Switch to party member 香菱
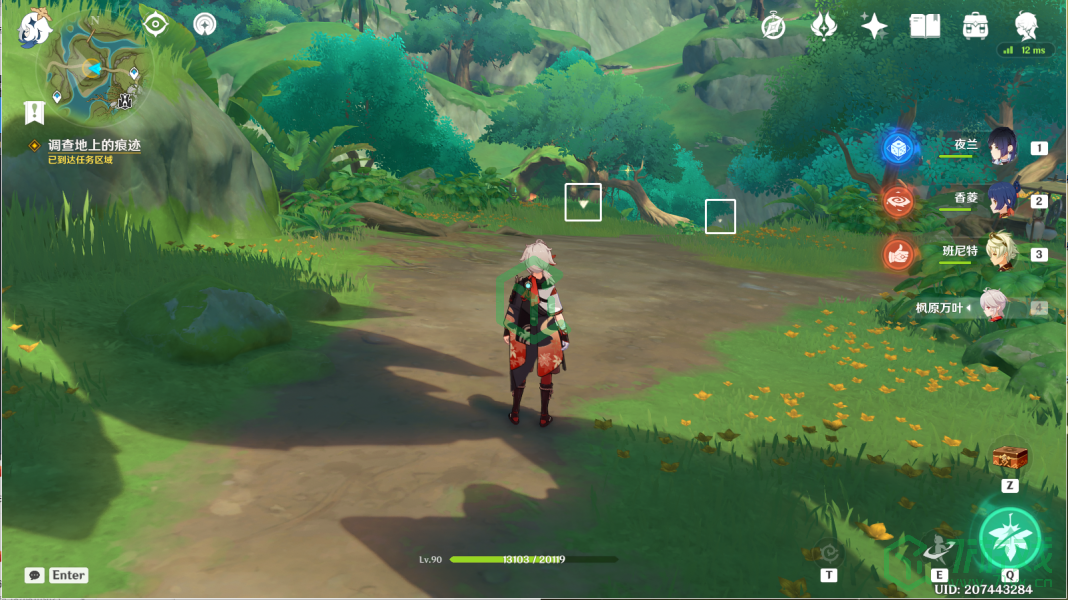Image resolution: width=1068 pixels, height=600 pixels. coord(1002,199)
